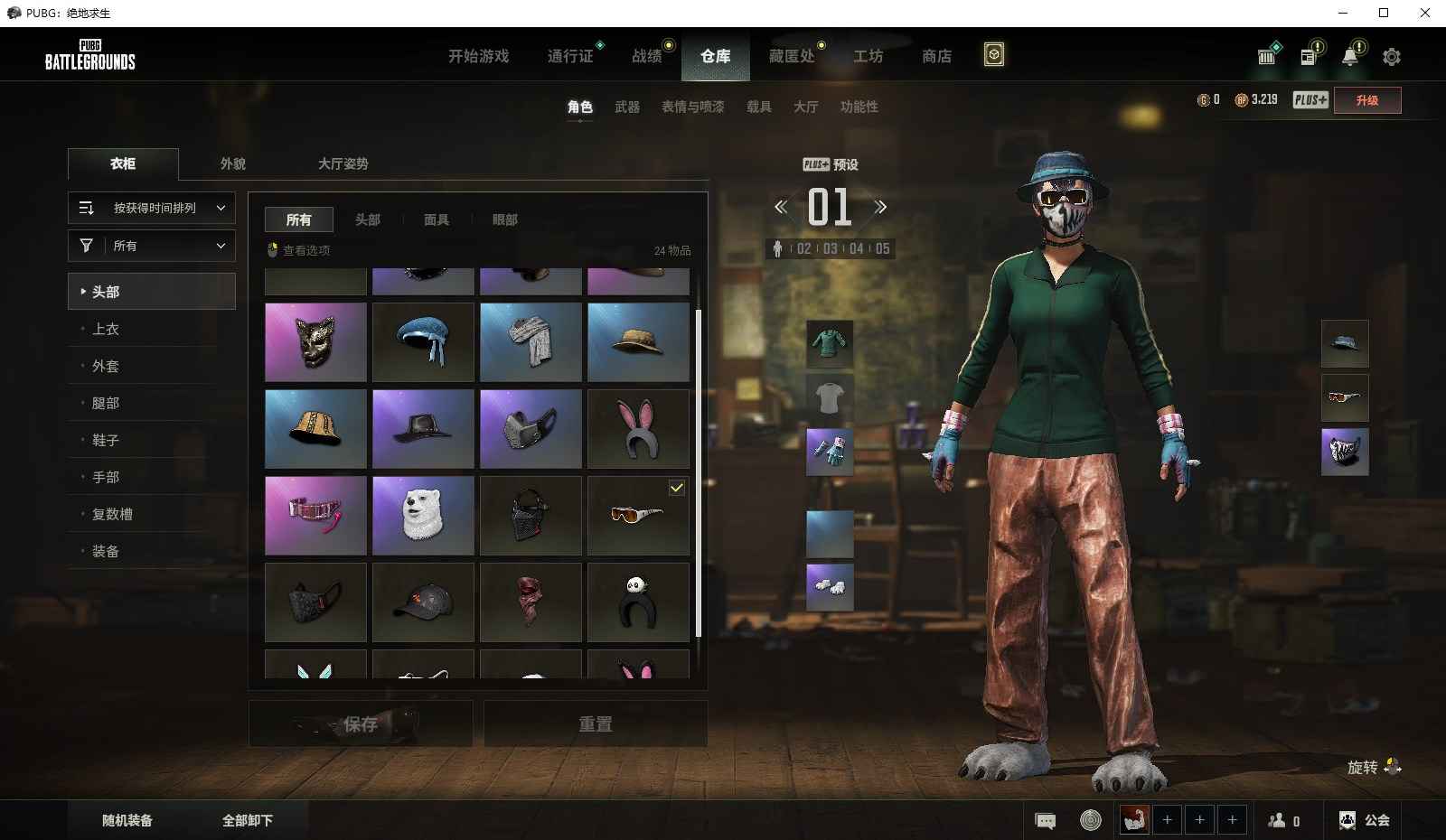Equip the pink bunny ears headband
The width and height of the screenshot is (1446, 840).
[x=638, y=429]
